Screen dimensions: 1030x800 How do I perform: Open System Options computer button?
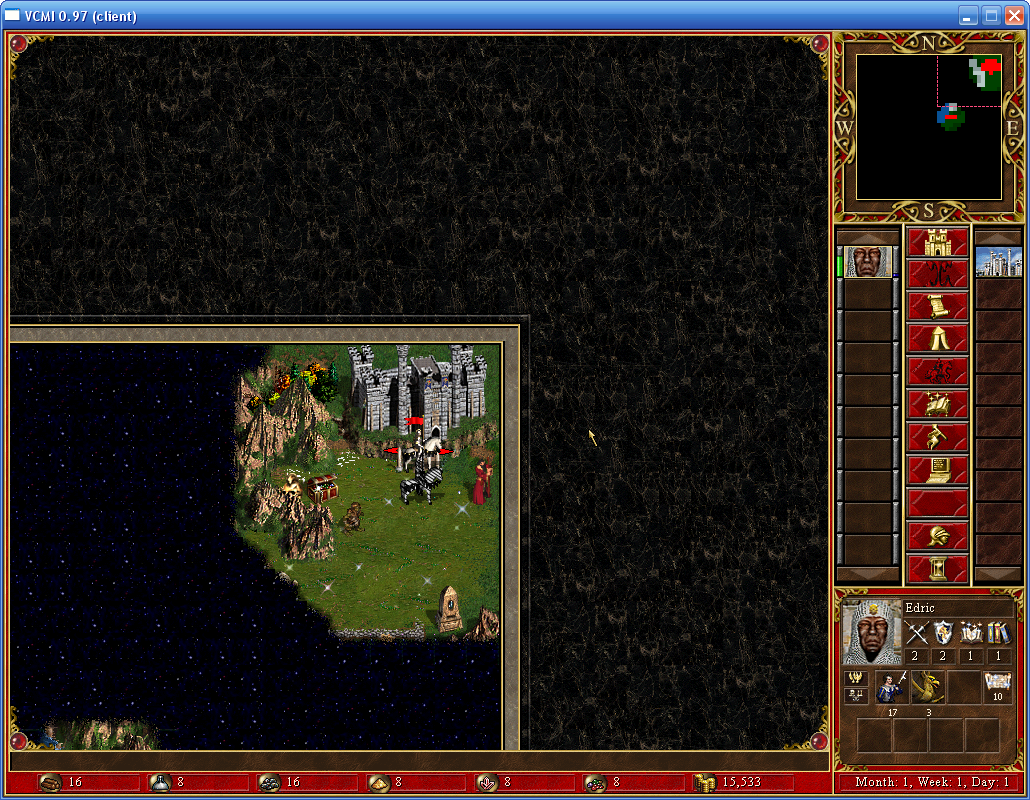tap(937, 469)
